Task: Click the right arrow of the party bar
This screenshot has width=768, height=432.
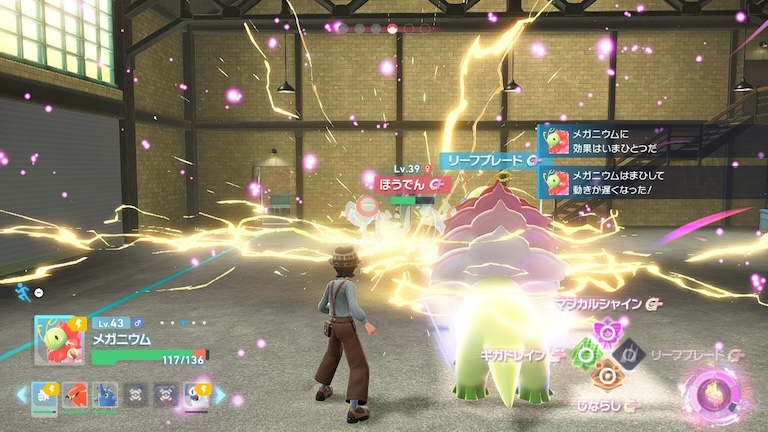Action: 221,395
